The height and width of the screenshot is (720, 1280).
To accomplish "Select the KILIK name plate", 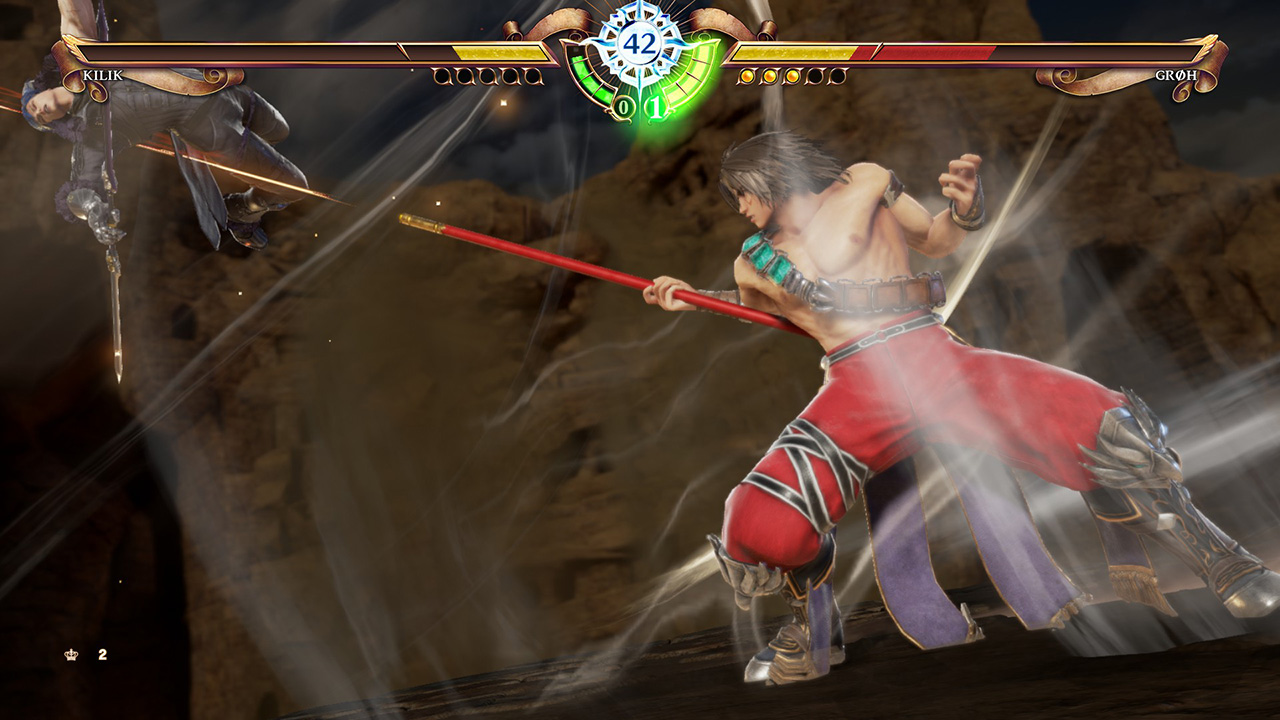I will click(x=103, y=74).
